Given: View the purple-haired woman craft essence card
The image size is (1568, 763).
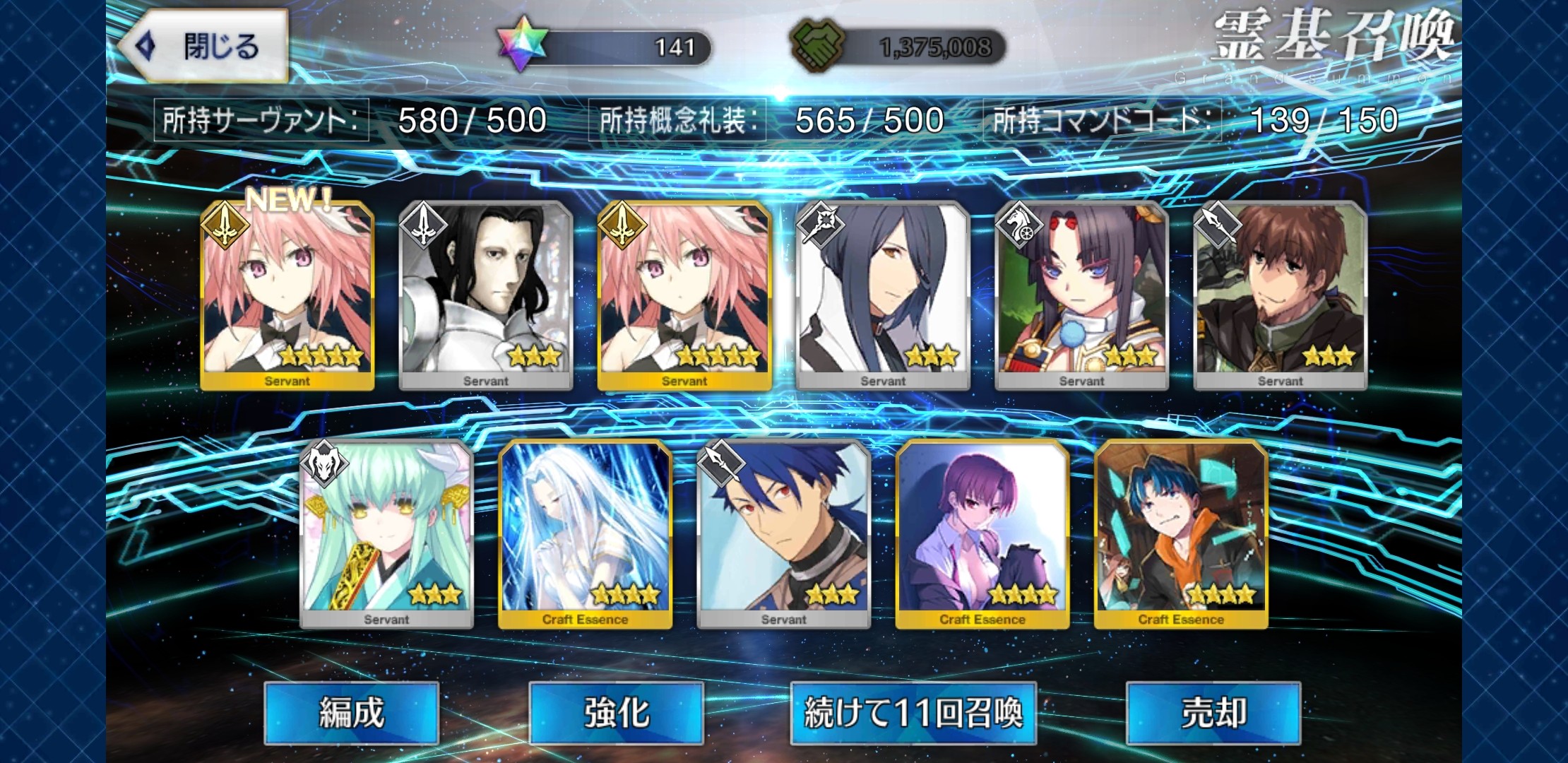Looking at the screenshot, I should click(982, 533).
